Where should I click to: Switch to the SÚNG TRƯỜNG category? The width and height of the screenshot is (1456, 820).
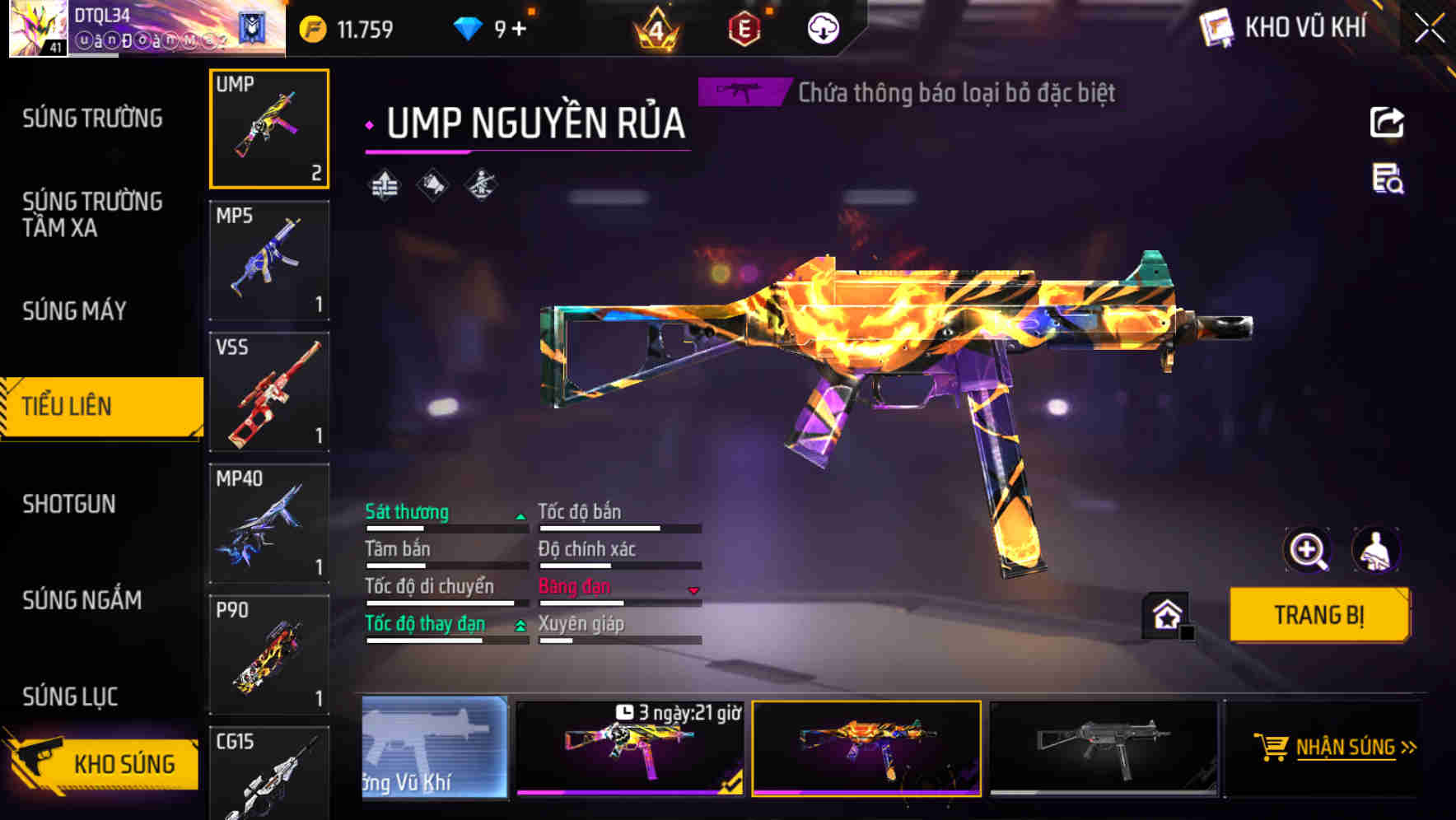pos(92,119)
